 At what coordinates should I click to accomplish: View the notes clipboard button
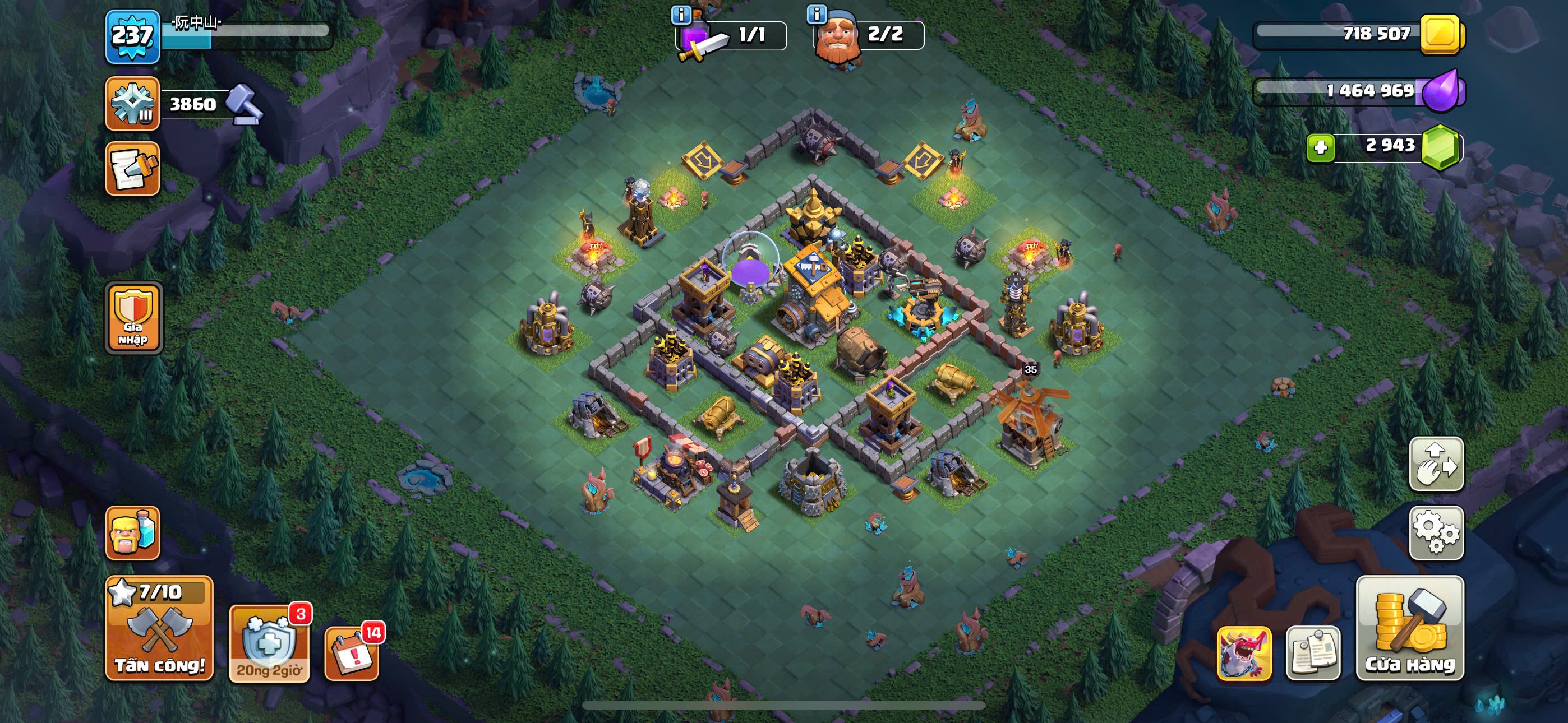click(1312, 652)
